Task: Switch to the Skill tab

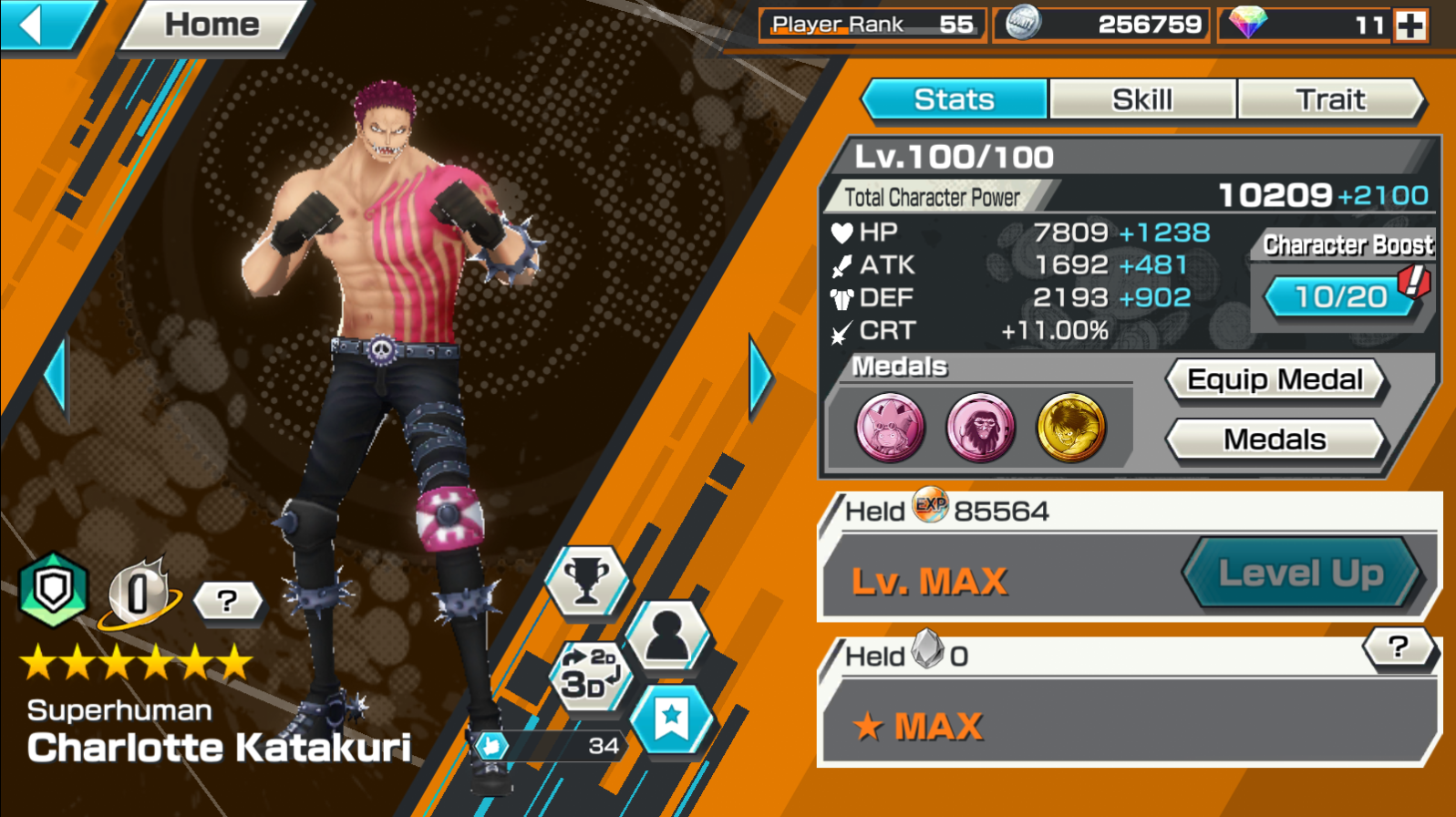Action: pyautogui.click(x=1141, y=99)
